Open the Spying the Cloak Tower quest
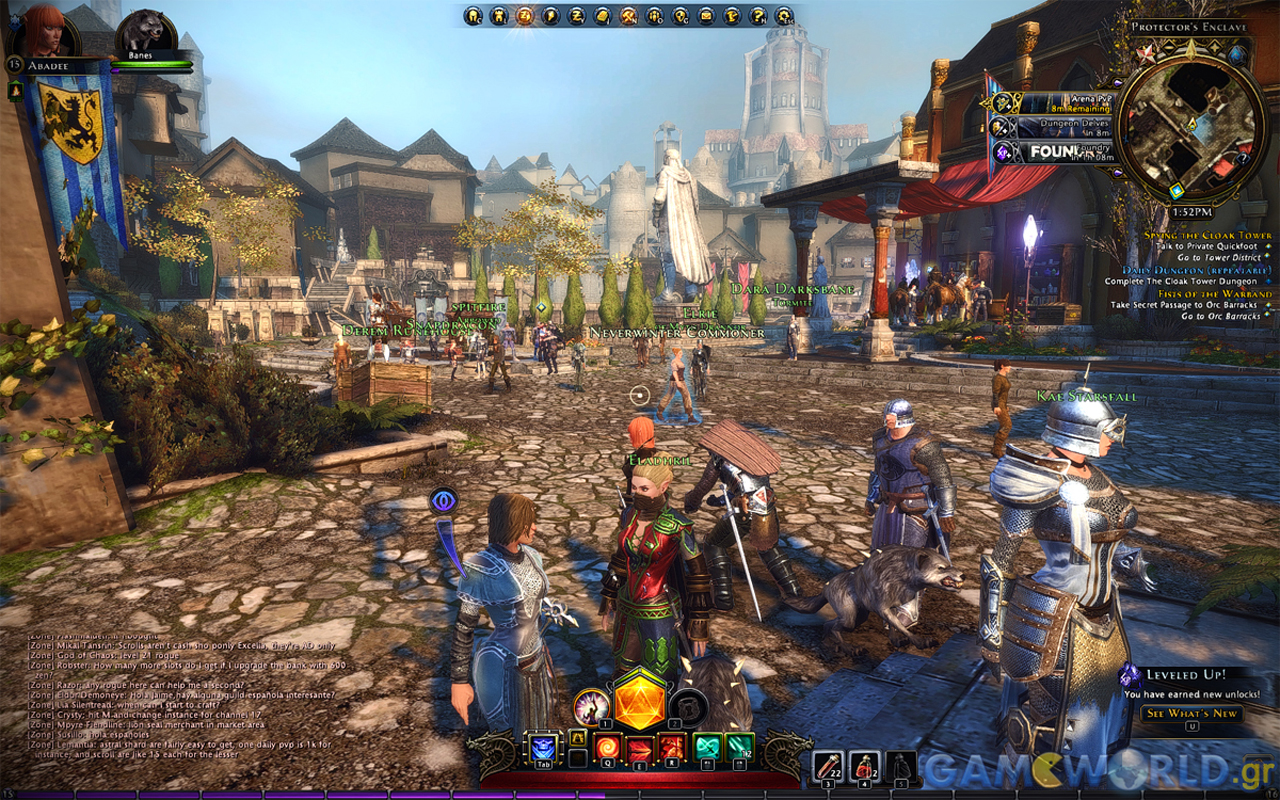Viewport: 1280px width, 800px height. [1208, 235]
